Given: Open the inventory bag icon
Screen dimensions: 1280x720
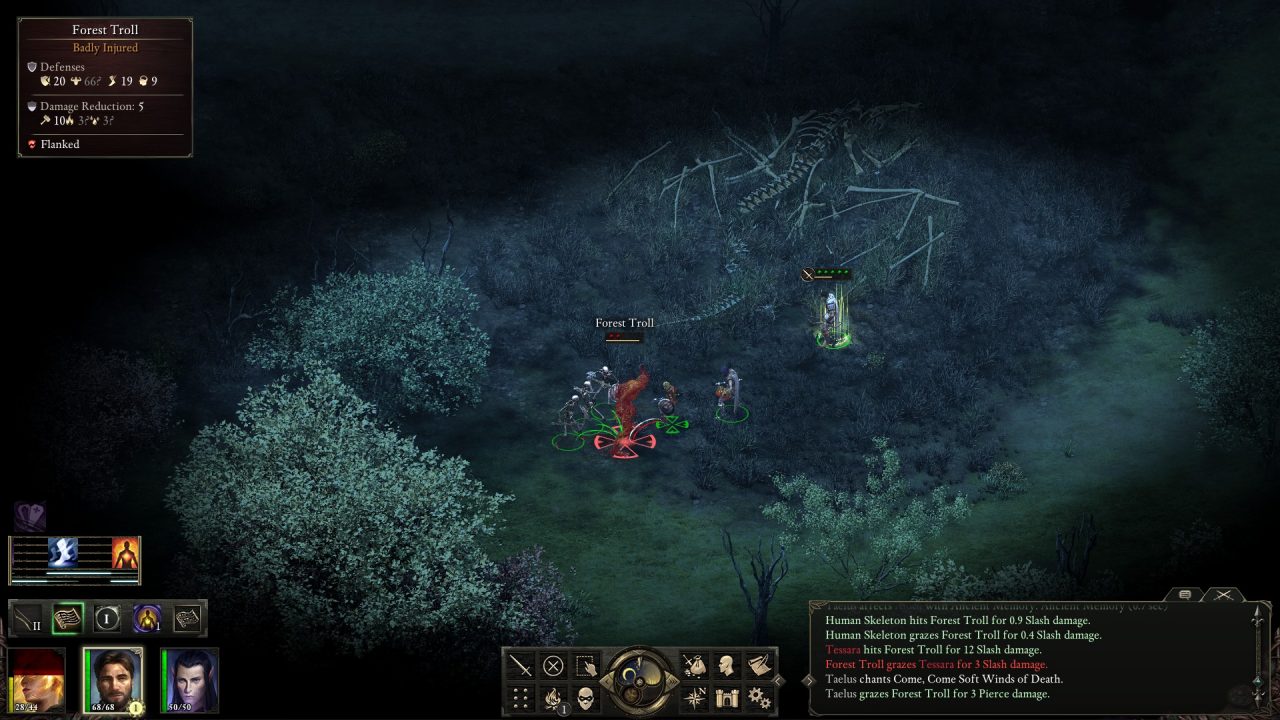Looking at the screenshot, I should [693, 666].
